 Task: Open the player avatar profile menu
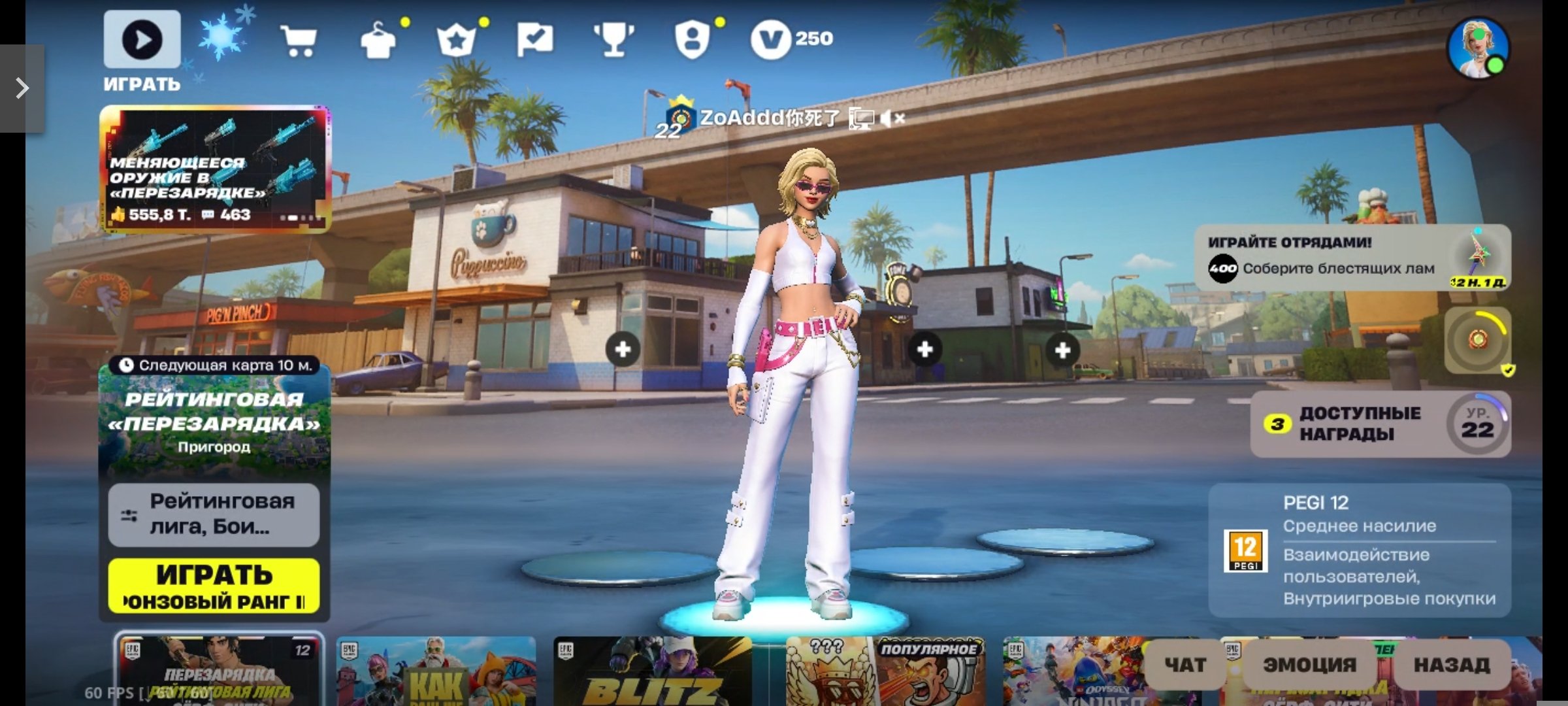[1478, 48]
